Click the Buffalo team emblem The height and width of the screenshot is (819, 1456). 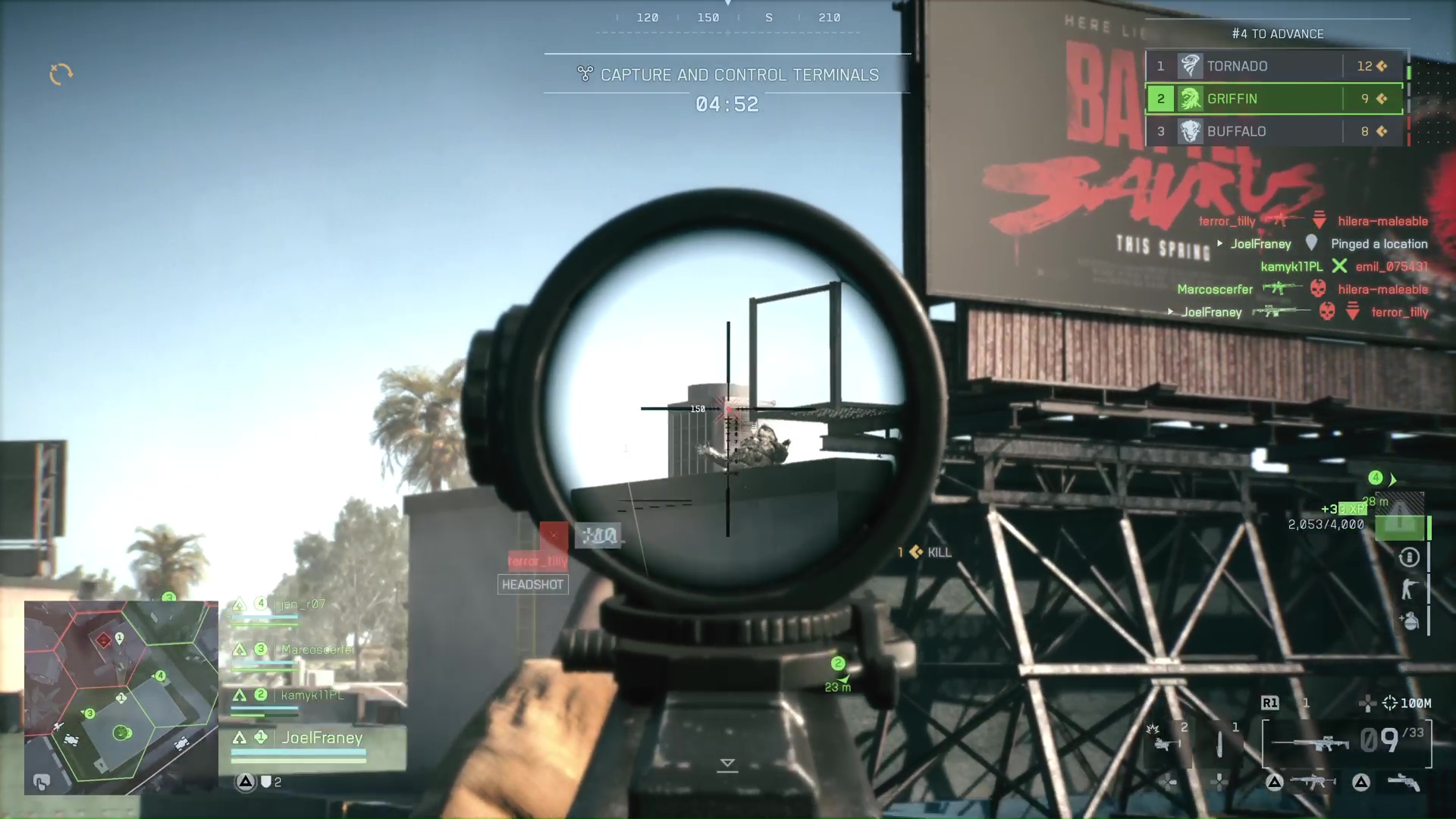pos(1189,131)
